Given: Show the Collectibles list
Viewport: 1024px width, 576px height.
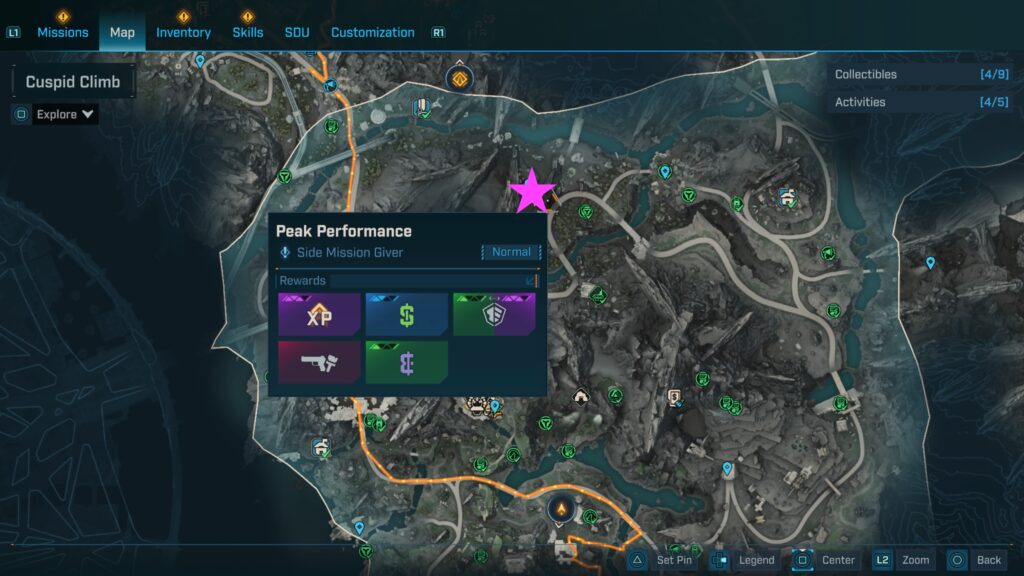Looking at the screenshot, I should (x=920, y=74).
